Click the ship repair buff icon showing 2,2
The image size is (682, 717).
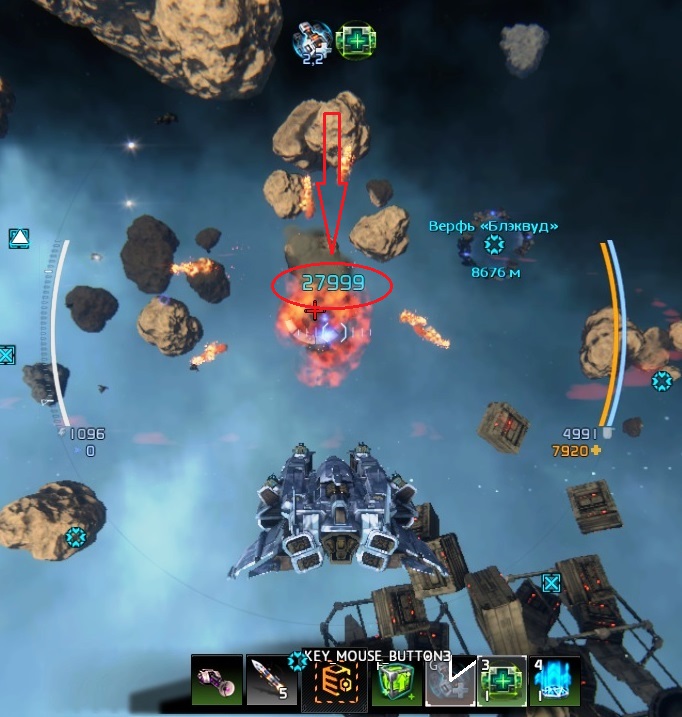pos(312,40)
